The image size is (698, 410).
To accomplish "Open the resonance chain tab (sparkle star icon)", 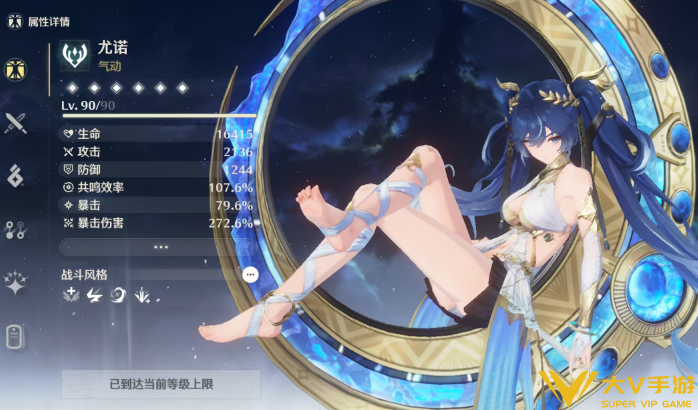I will click(x=15, y=284).
